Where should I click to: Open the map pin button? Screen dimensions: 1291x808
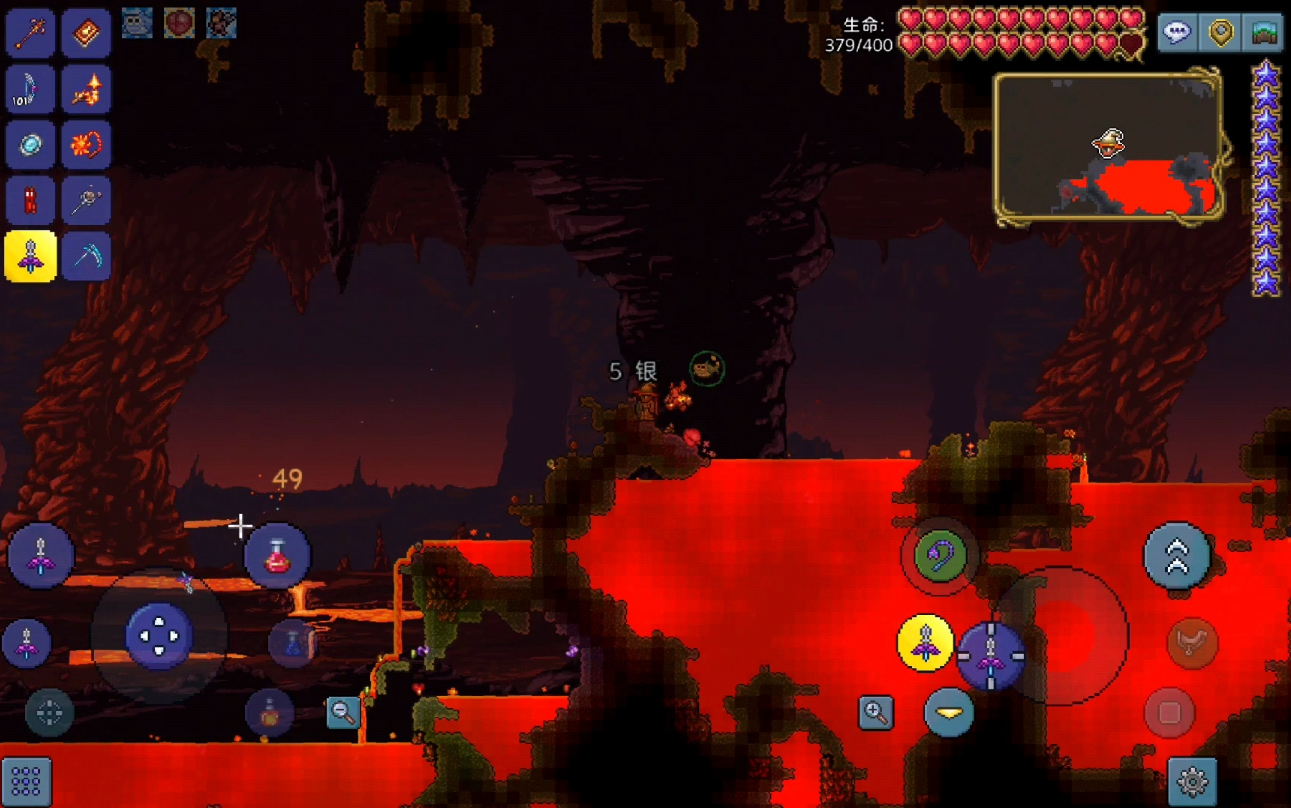click(1221, 33)
